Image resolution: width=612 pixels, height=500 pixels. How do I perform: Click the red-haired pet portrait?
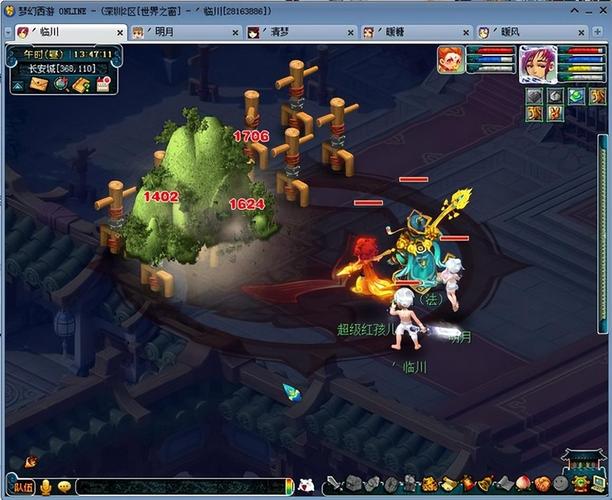coord(451,61)
